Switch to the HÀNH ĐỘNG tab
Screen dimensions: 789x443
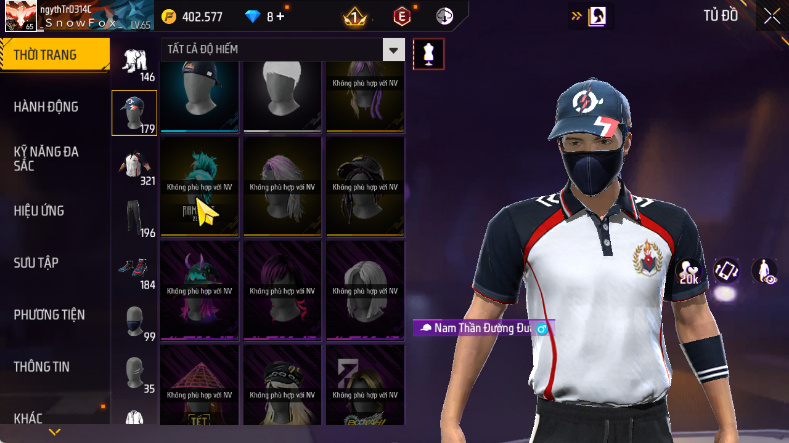click(46, 107)
